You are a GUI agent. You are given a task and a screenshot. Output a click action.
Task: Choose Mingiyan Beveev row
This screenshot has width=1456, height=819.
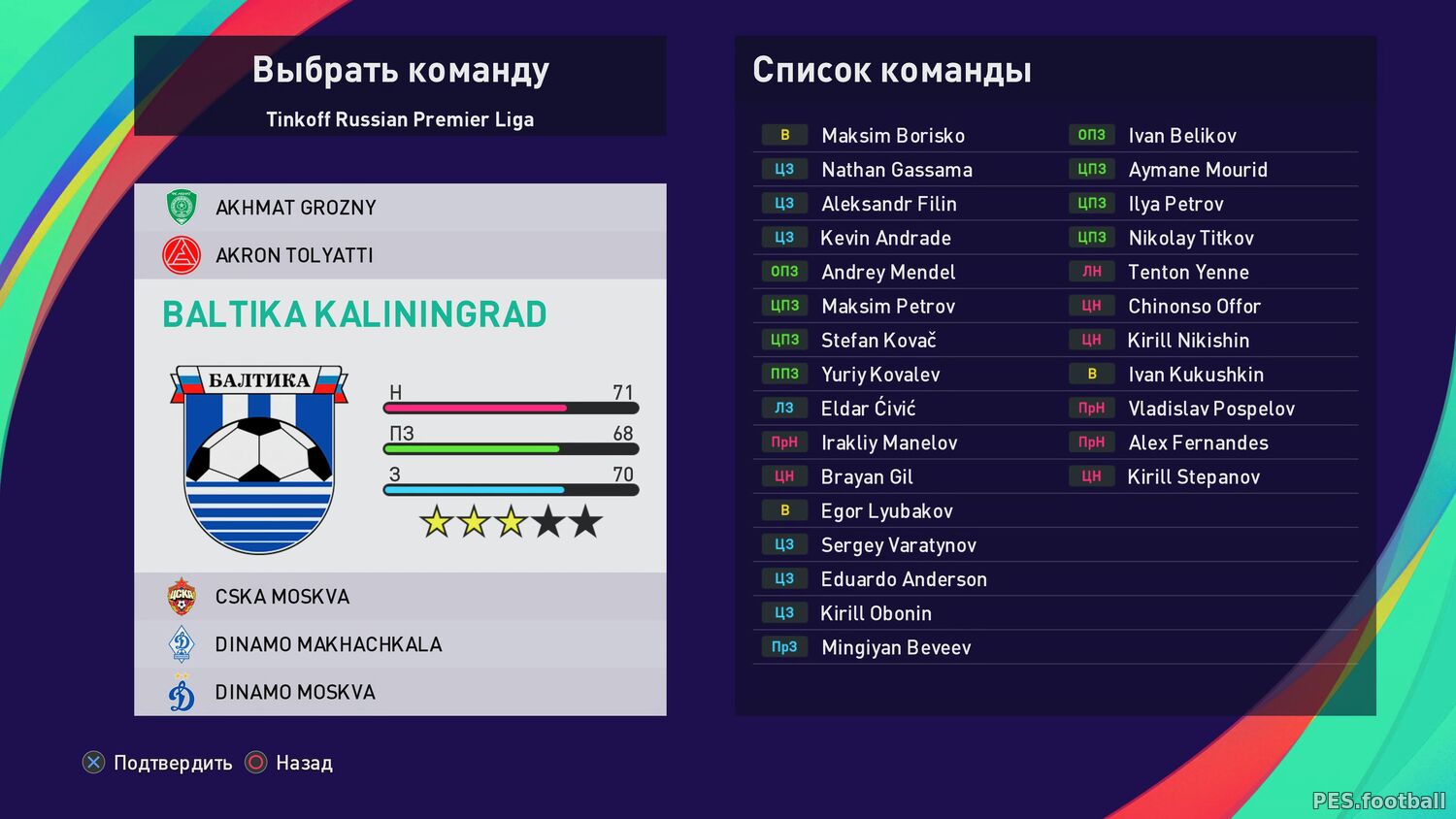[x=895, y=647]
